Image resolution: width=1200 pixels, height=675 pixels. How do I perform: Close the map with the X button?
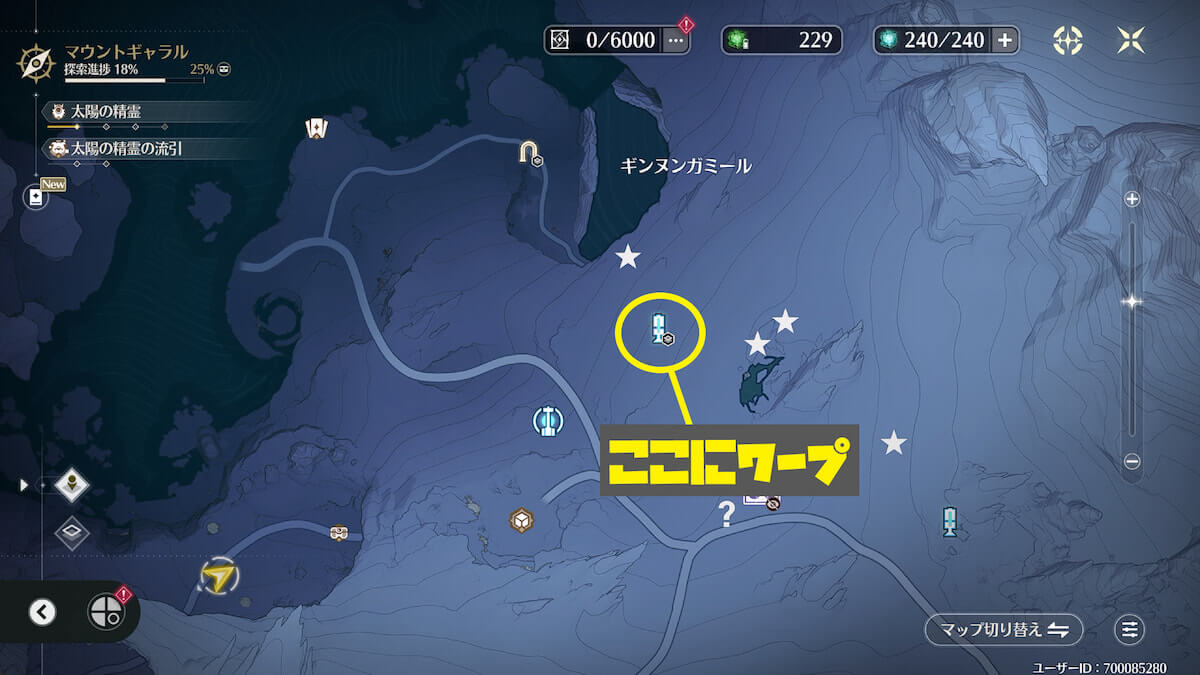pyautogui.click(x=1131, y=40)
